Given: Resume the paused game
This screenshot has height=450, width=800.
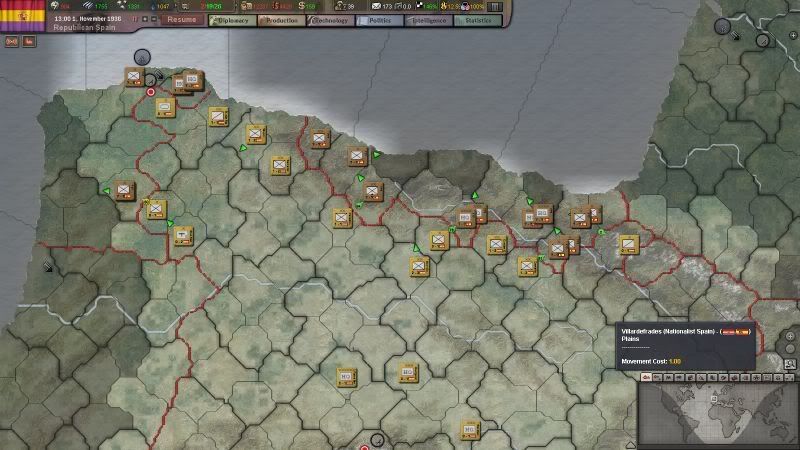Looking at the screenshot, I should click(x=182, y=19).
